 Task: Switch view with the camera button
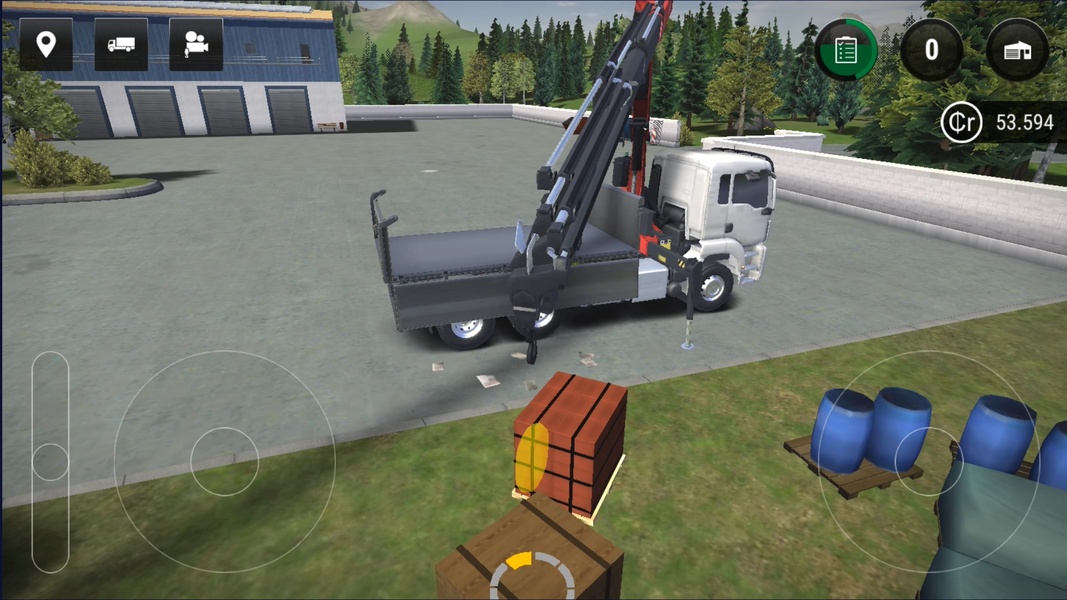[x=196, y=44]
